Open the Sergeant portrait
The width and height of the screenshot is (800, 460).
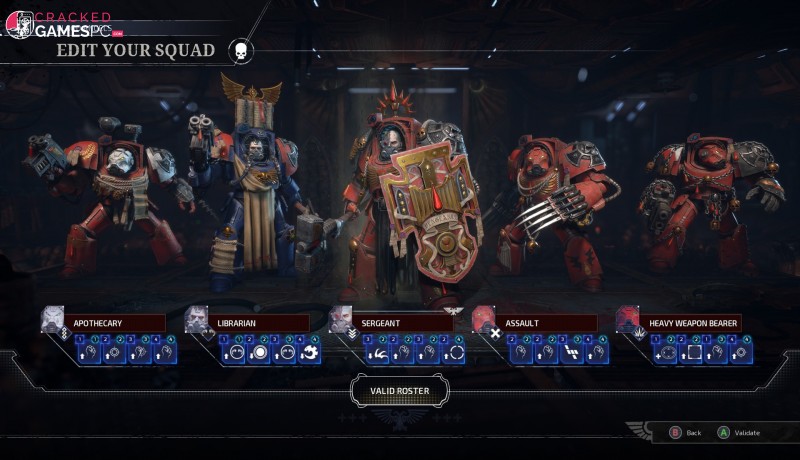click(340, 319)
